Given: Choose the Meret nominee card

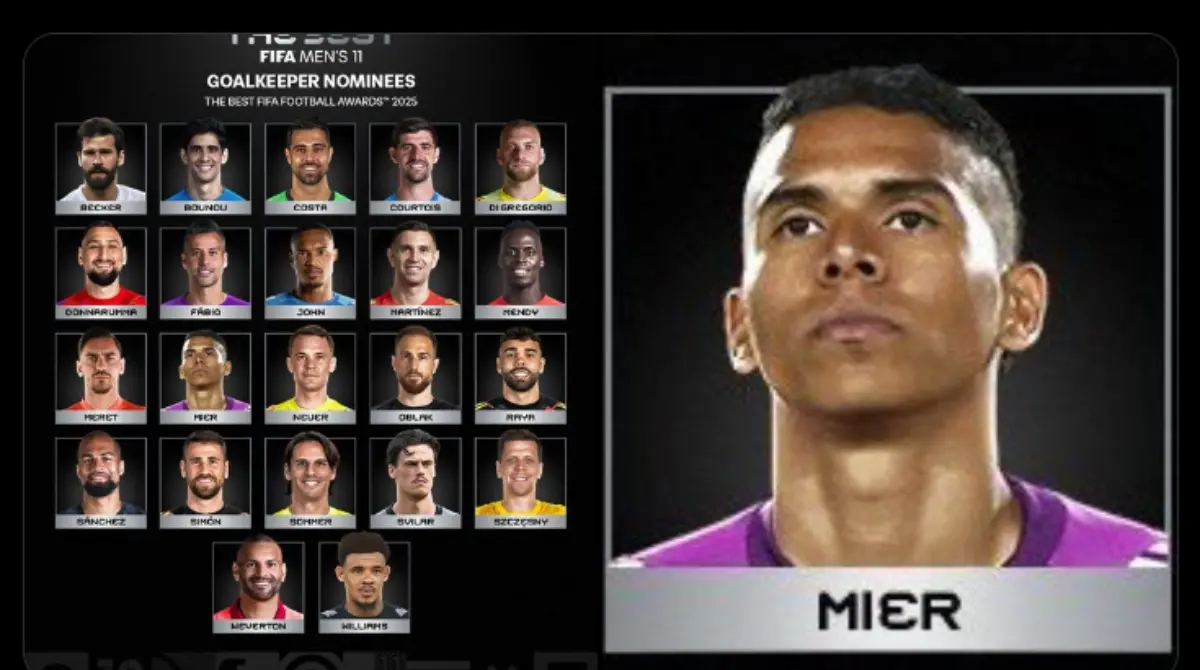Looking at the screenshot, I should 101,377.
